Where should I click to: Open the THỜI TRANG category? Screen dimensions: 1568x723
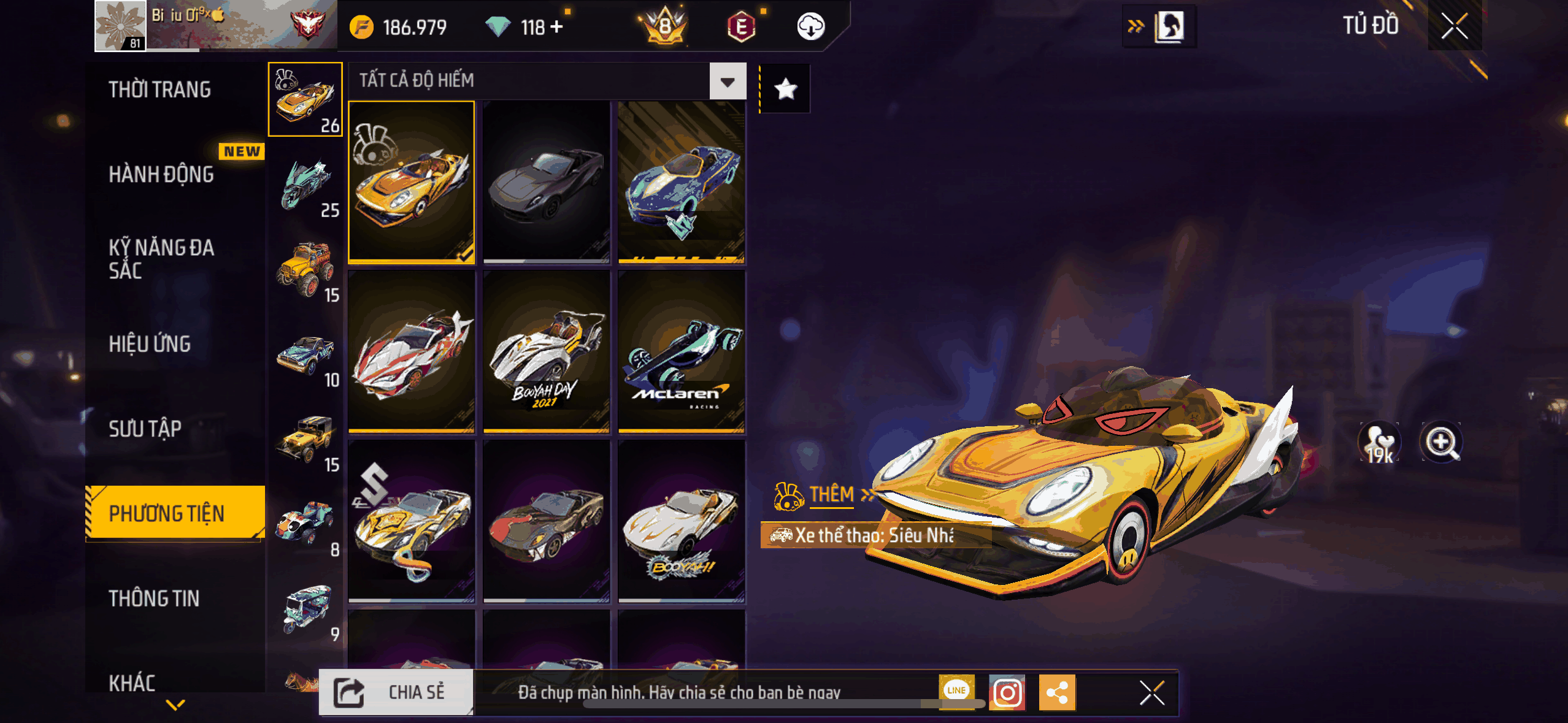click(159, 90)
